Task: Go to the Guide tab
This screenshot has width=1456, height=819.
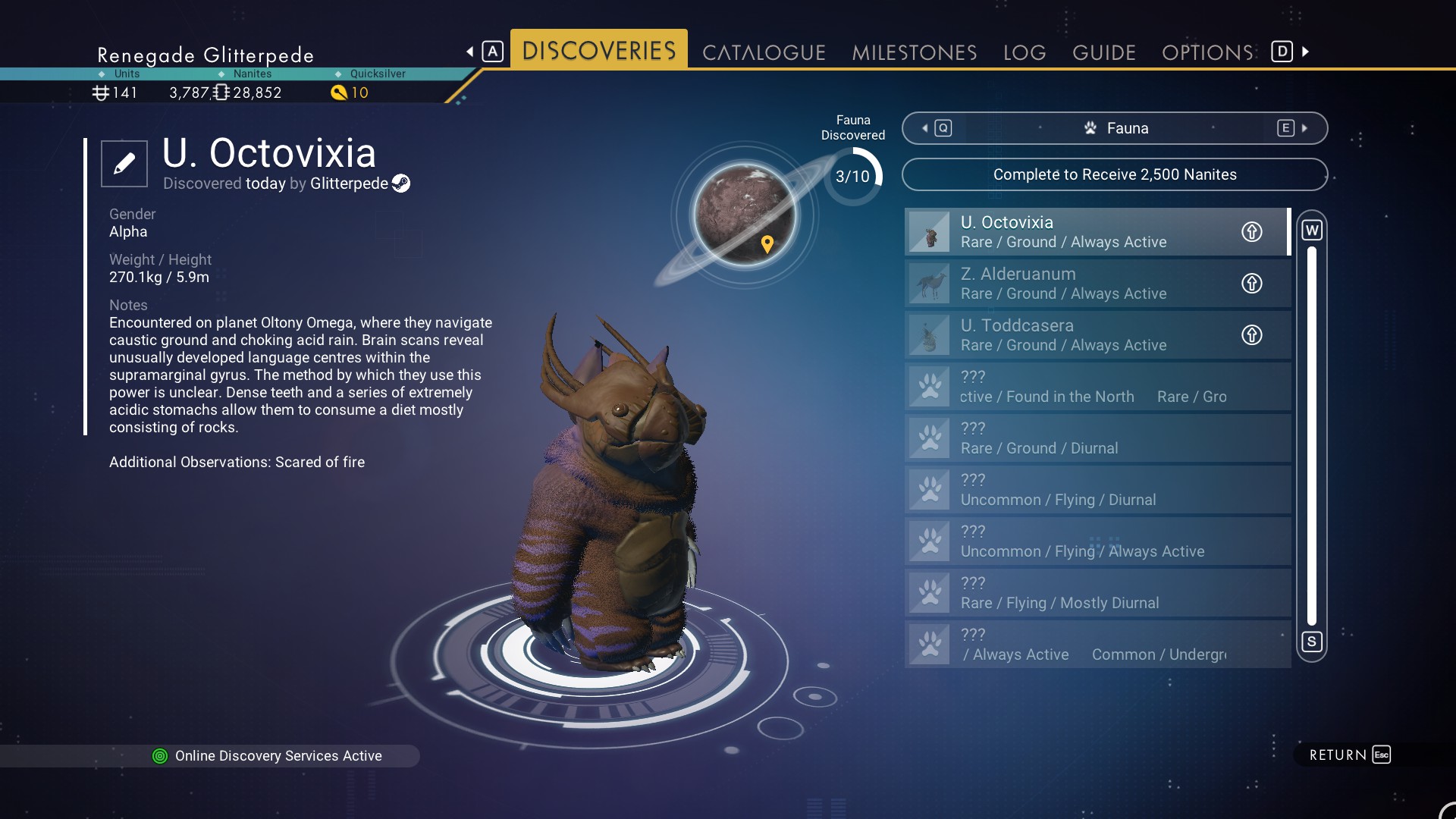Action: click(x=1103, y=52)
